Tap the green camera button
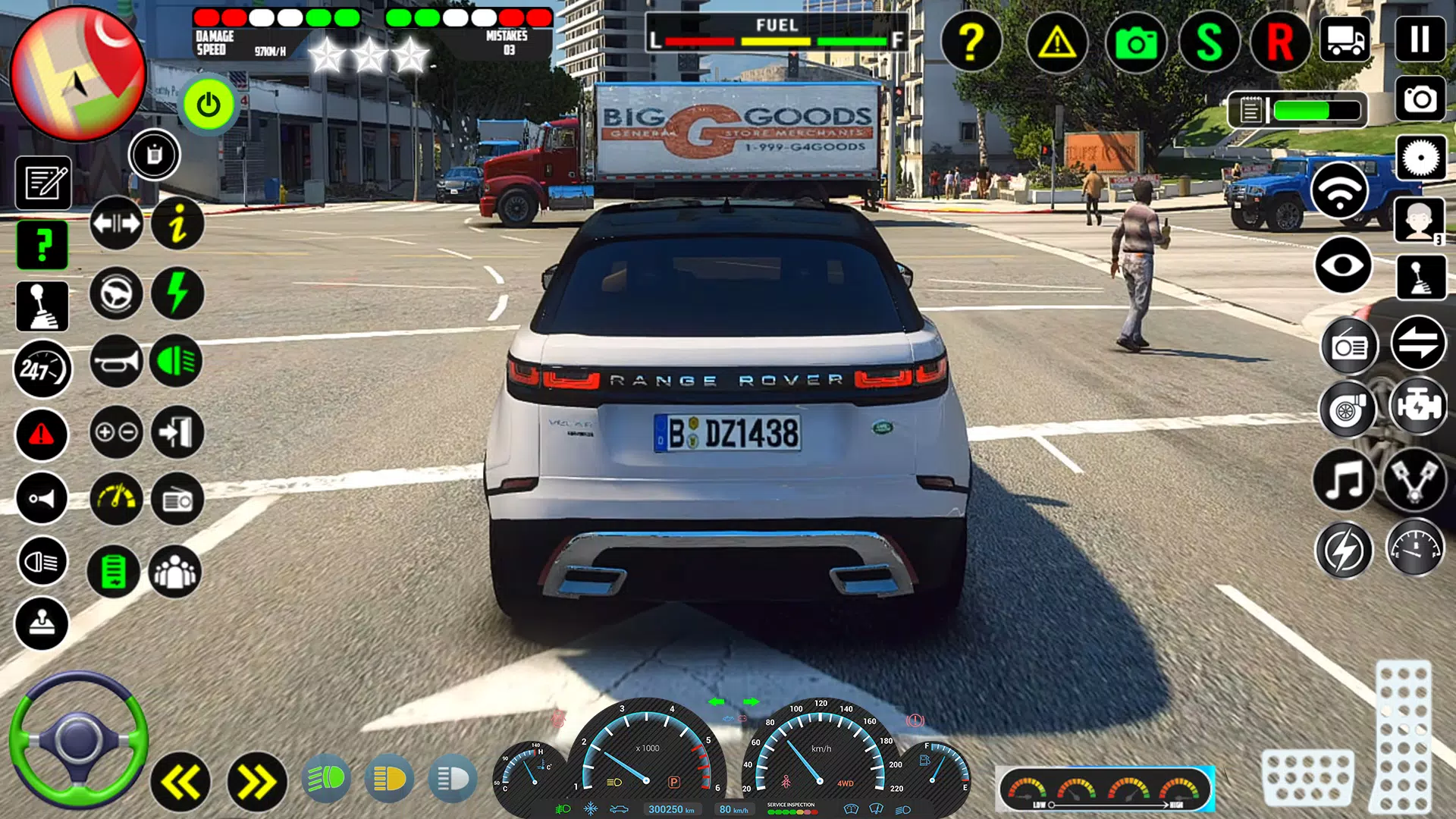The width and height of the screenshot is (1456, 819). pos(1135,42)
